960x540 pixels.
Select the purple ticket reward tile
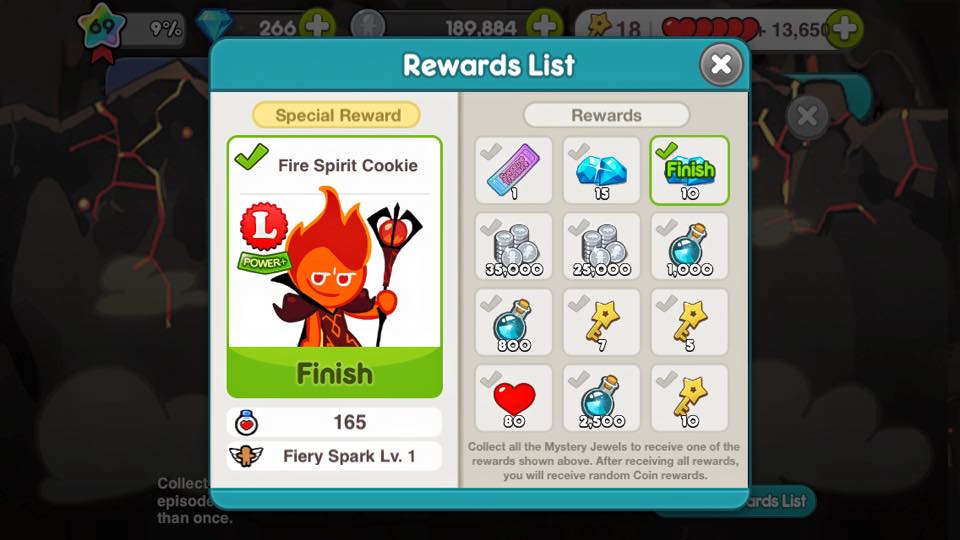click(513, 170)
